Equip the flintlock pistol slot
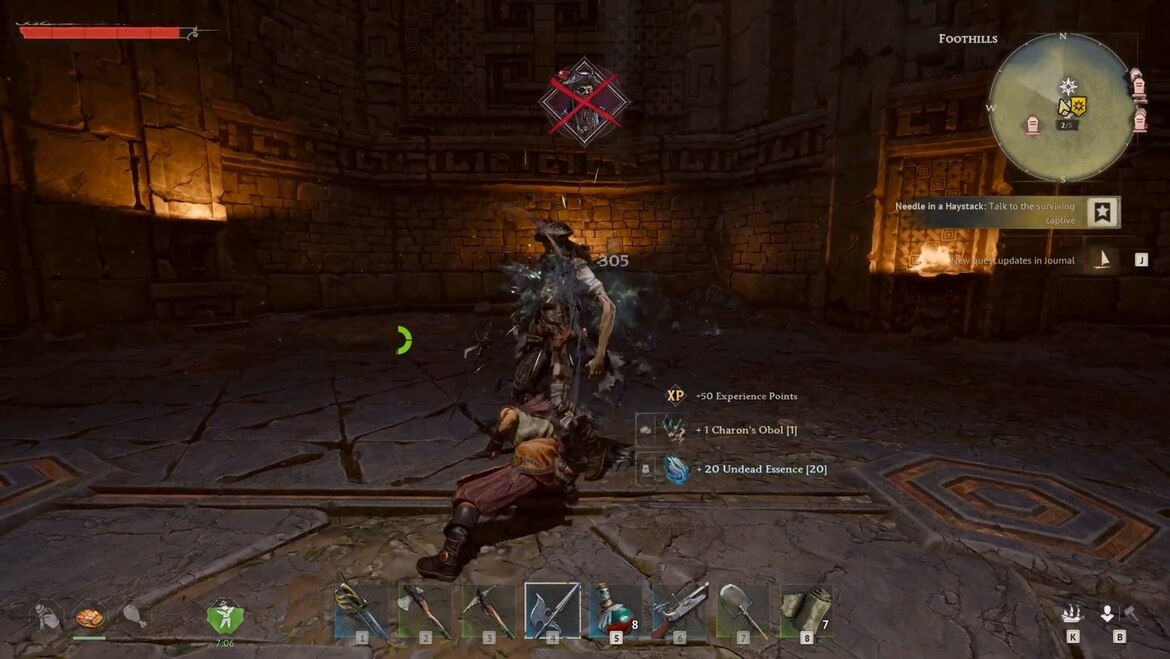 [x=680, y=609]
